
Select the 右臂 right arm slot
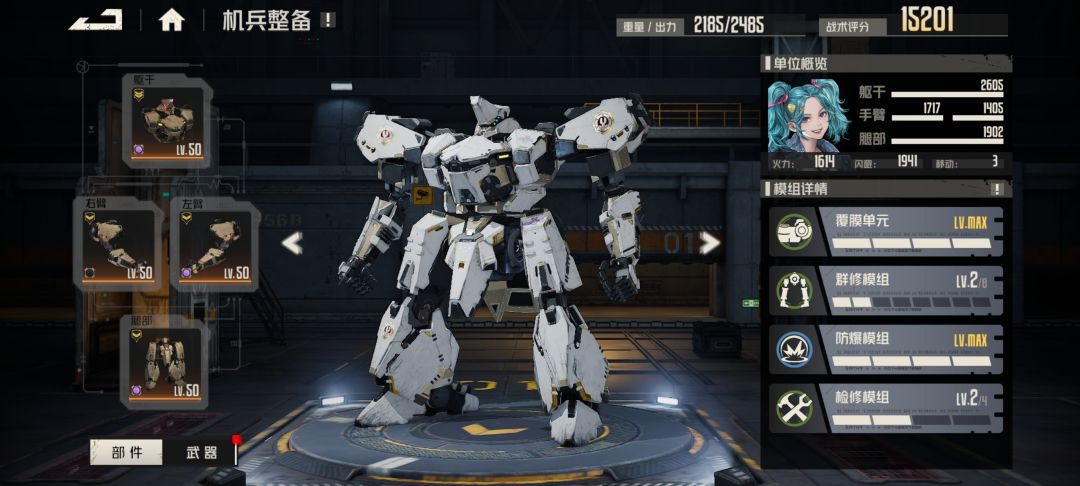[x=117, y=245]
